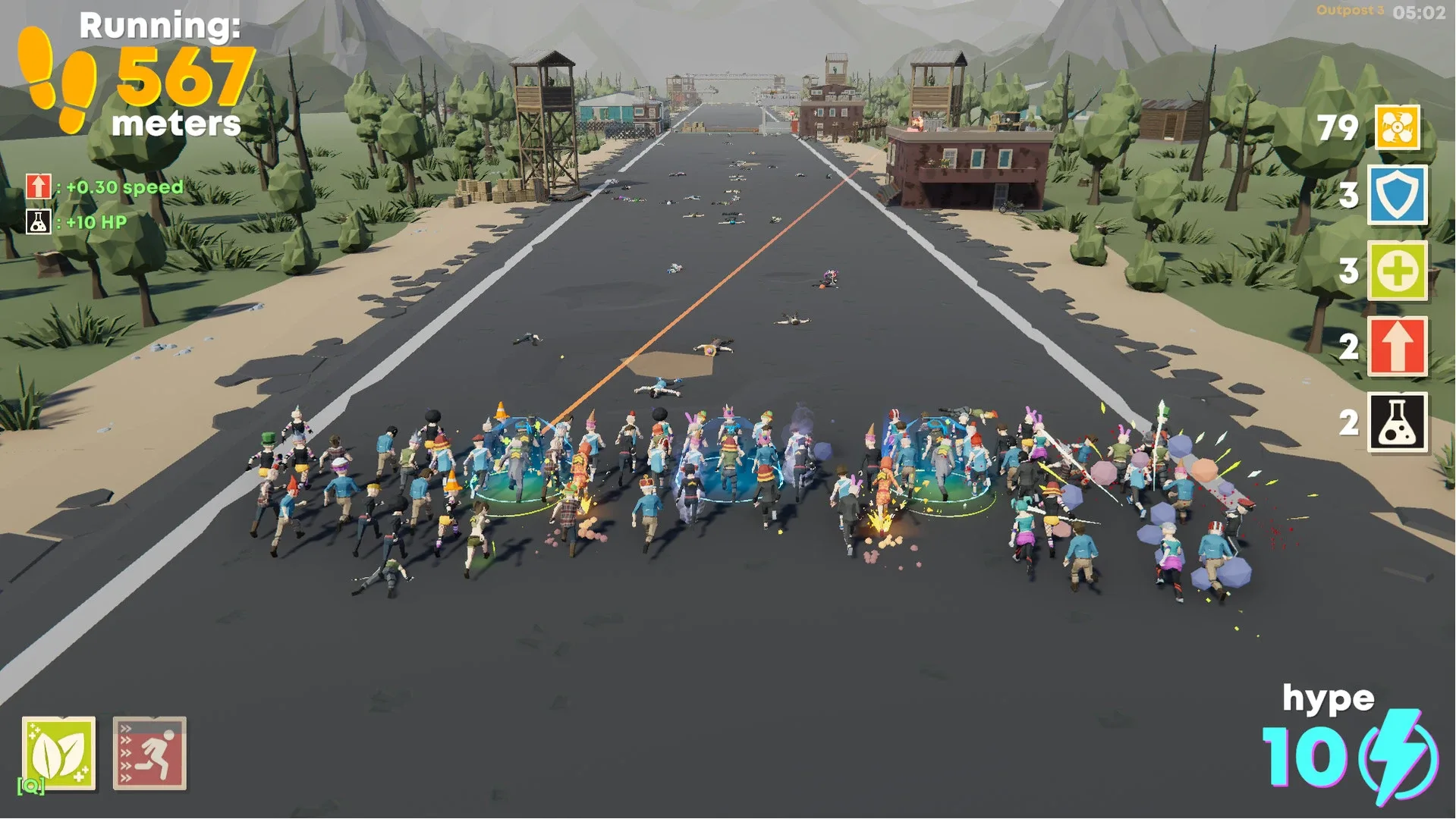The height and width of the screenshot is (819, 1456).
Task: Click the 05:02 match timer
Action: tap(1420, 11)
